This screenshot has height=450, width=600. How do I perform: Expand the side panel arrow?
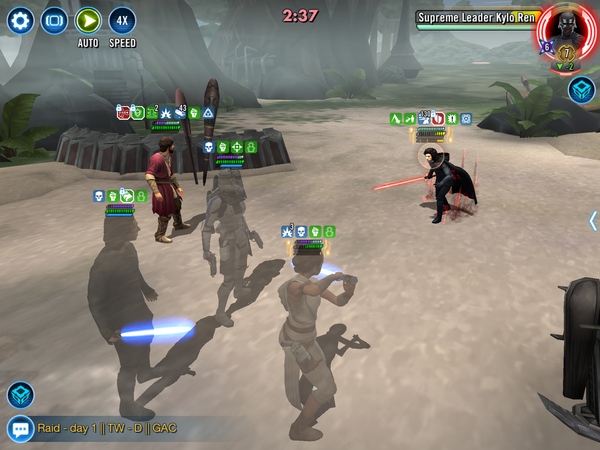(x=592, y=221)
